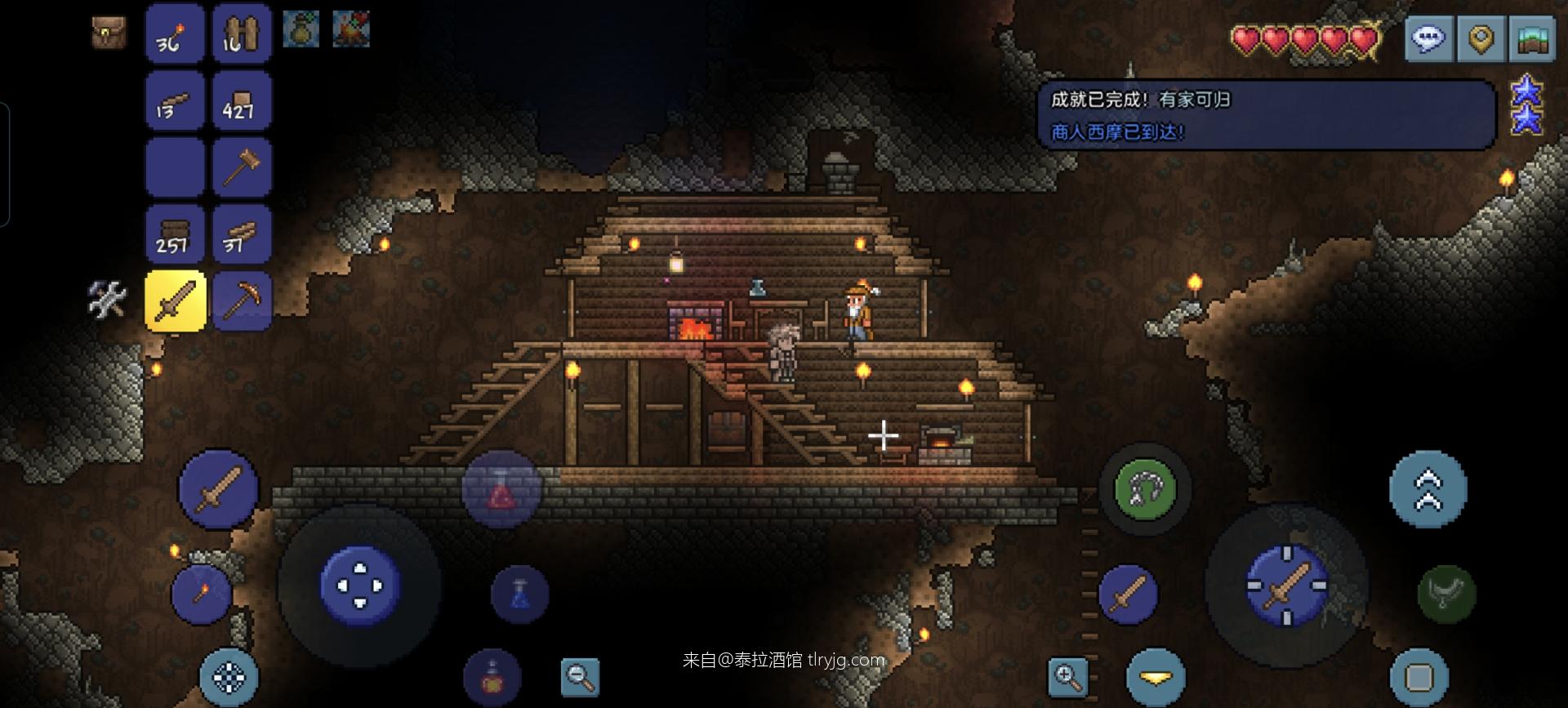Drink the quick blue mana potion
The width and height of the screenshot is (1568, 708).
coord(519,594)
